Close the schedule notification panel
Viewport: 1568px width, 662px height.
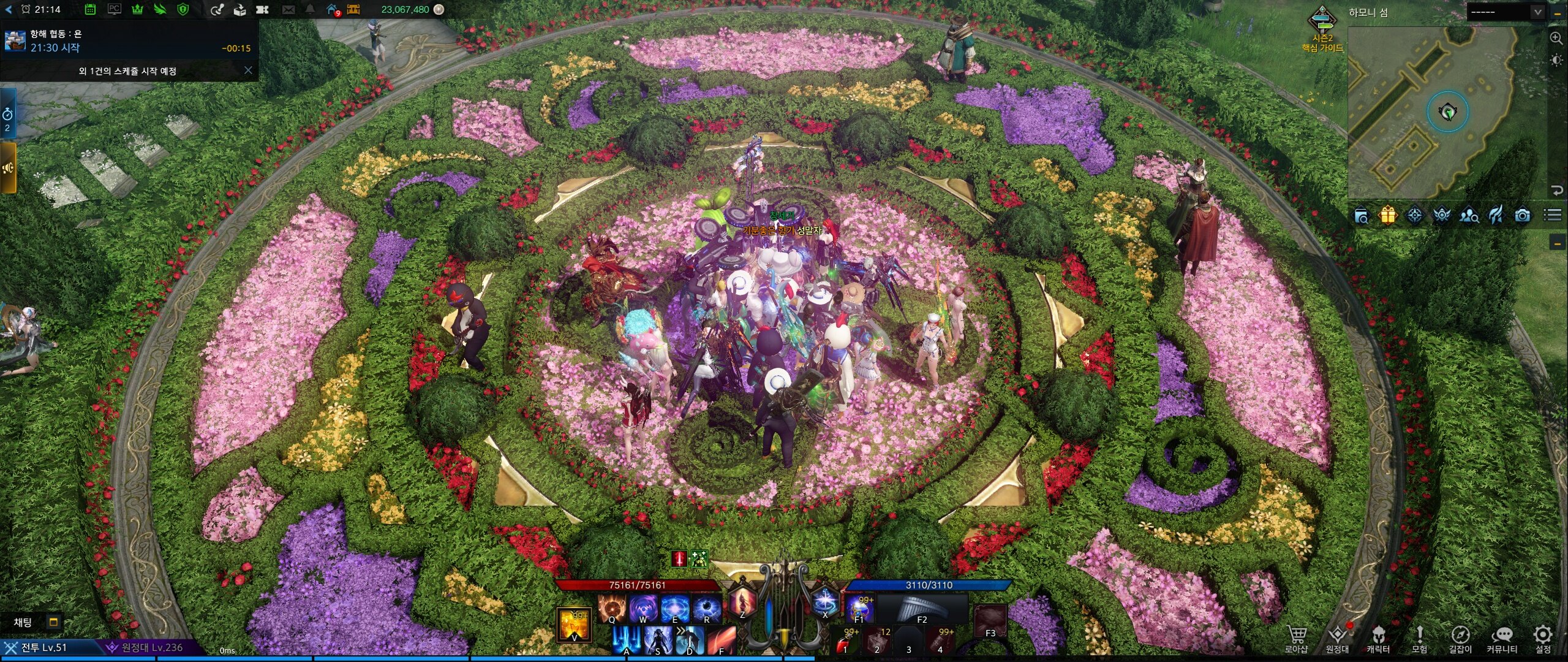pos(248,70)
